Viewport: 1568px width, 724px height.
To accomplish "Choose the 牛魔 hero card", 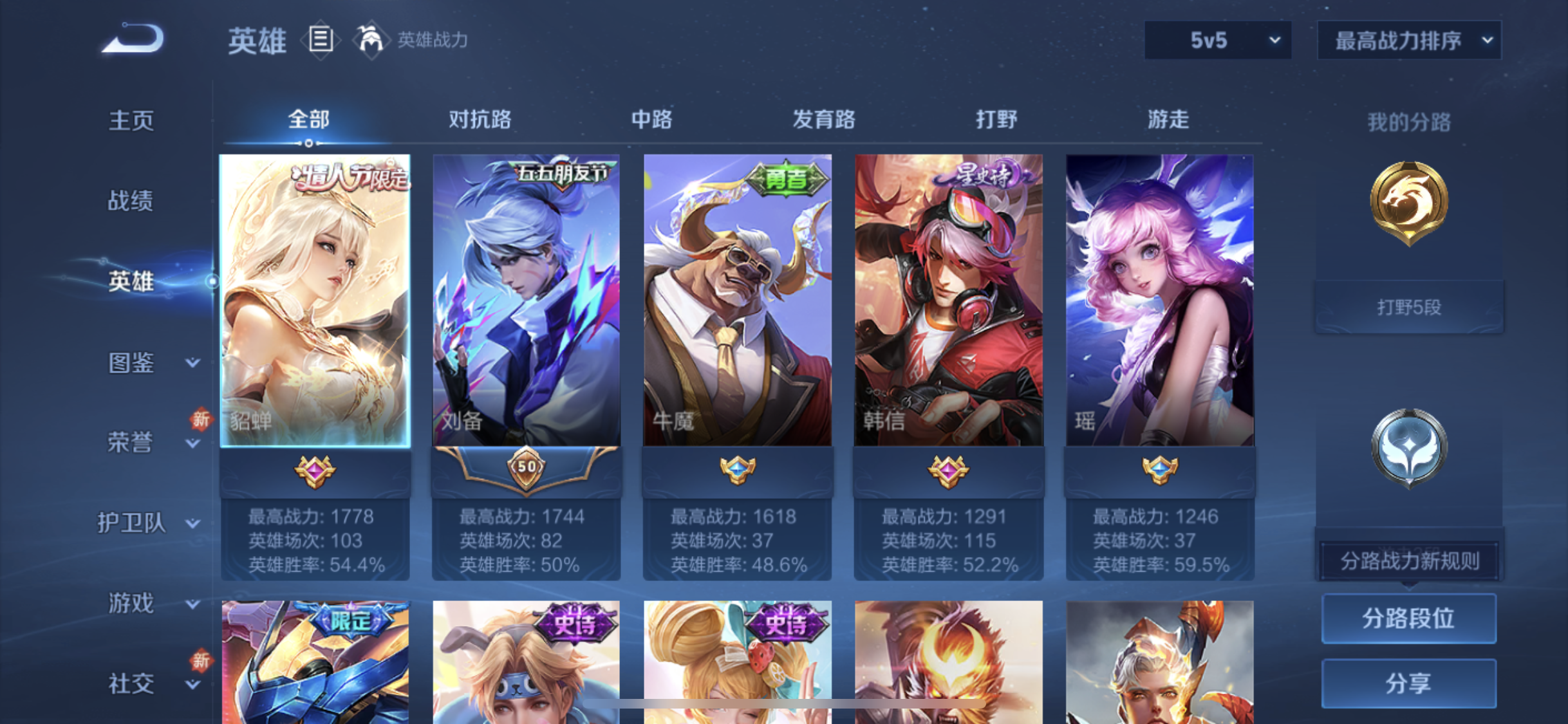I will coord(737,300).
